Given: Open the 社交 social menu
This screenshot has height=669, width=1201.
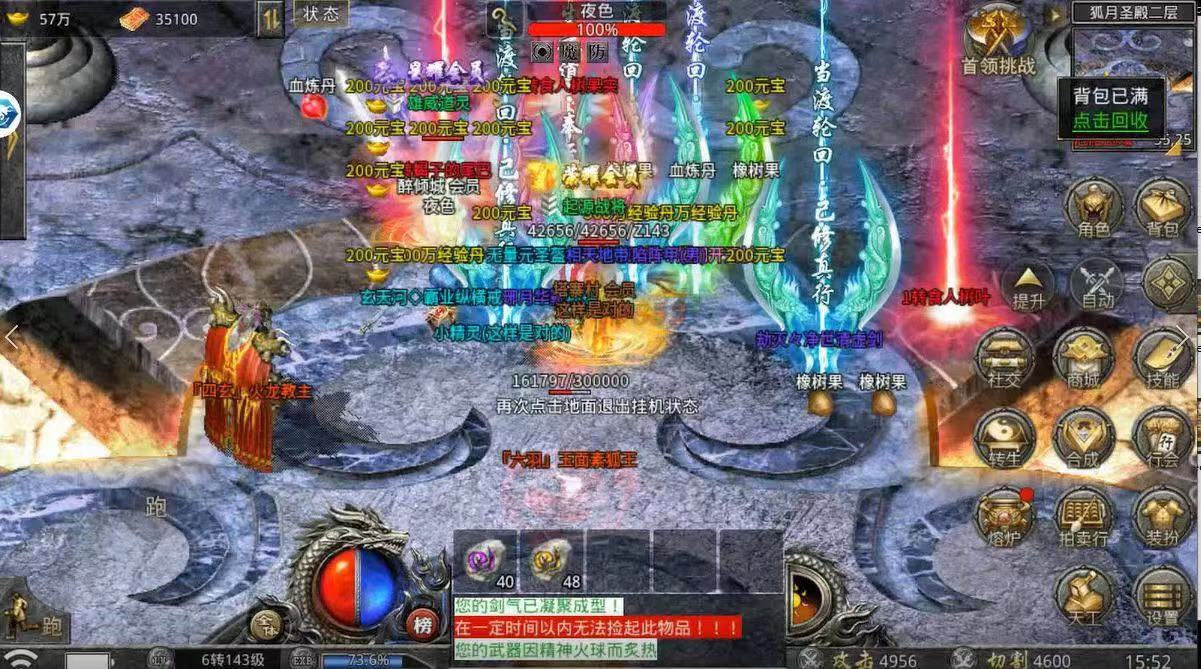Looking at the screenshot, I should pos(1004,358).
